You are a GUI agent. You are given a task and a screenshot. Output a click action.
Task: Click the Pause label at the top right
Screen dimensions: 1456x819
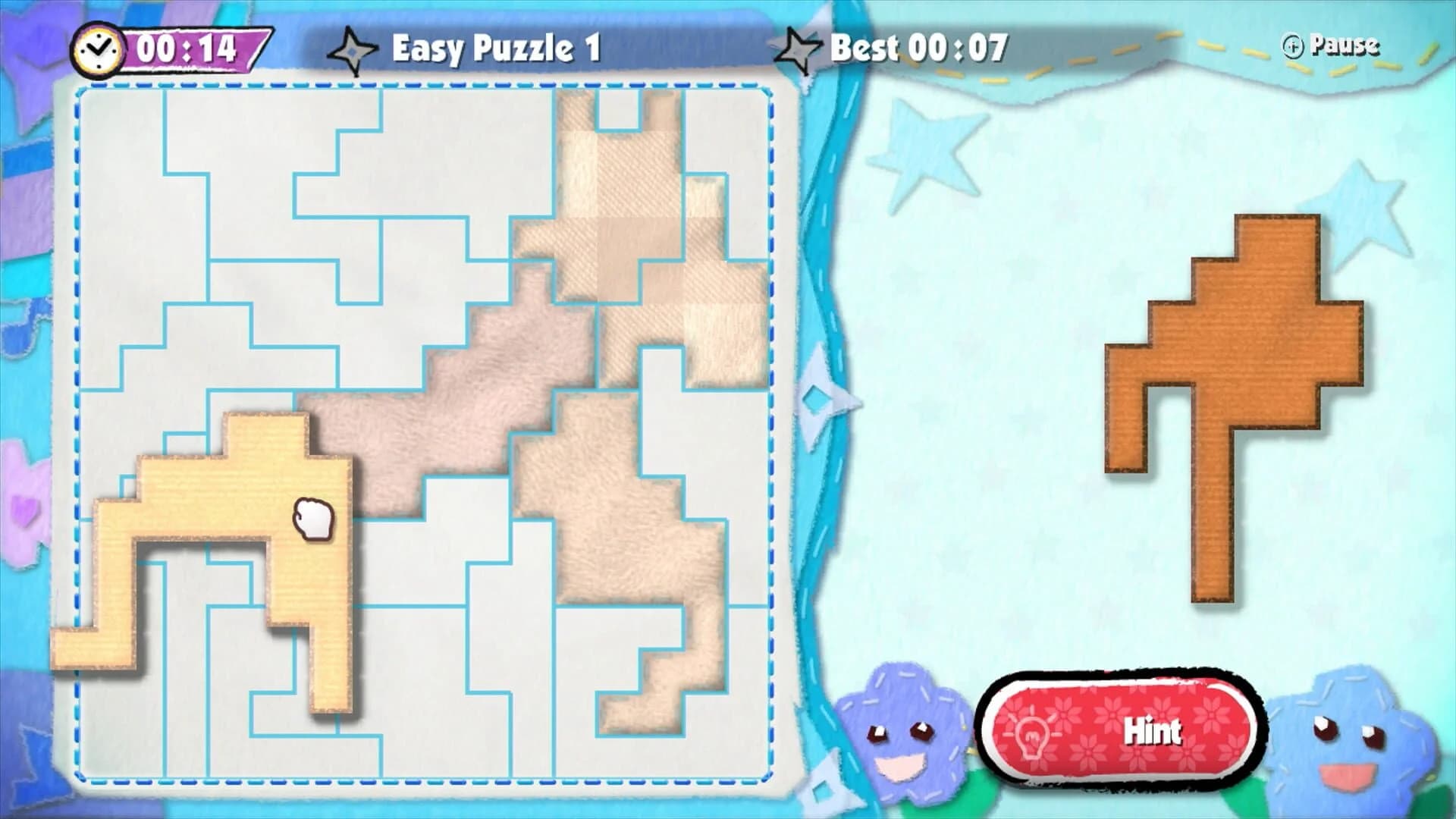pyautogui.click(x=1346, y=45)
